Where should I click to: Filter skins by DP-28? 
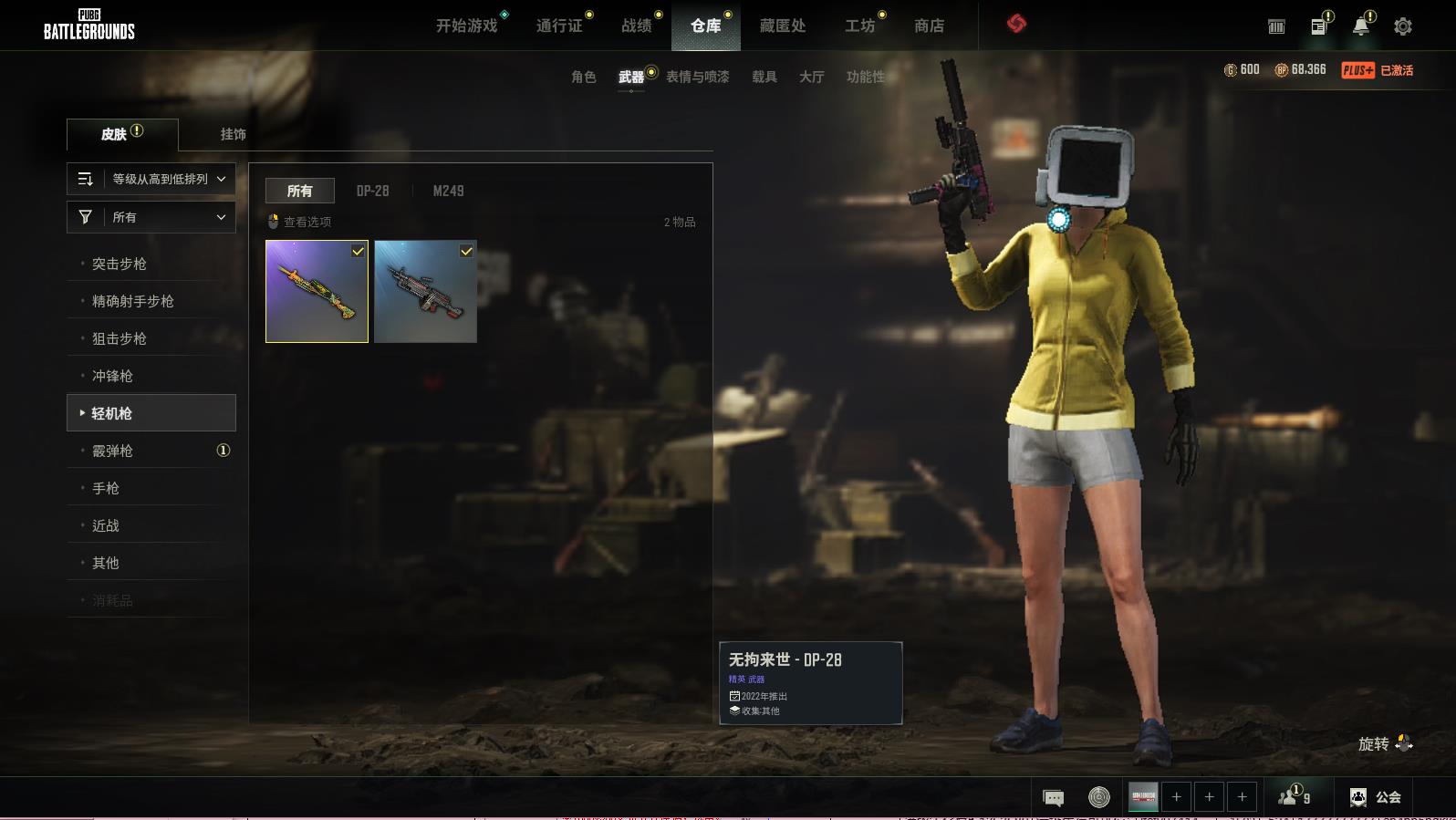click(372, 191)
